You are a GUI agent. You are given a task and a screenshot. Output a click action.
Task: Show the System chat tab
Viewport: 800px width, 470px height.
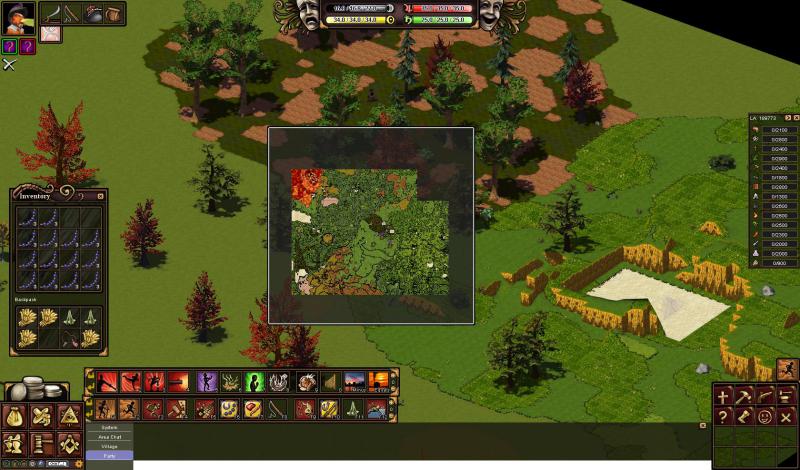(x=110, y=428)
